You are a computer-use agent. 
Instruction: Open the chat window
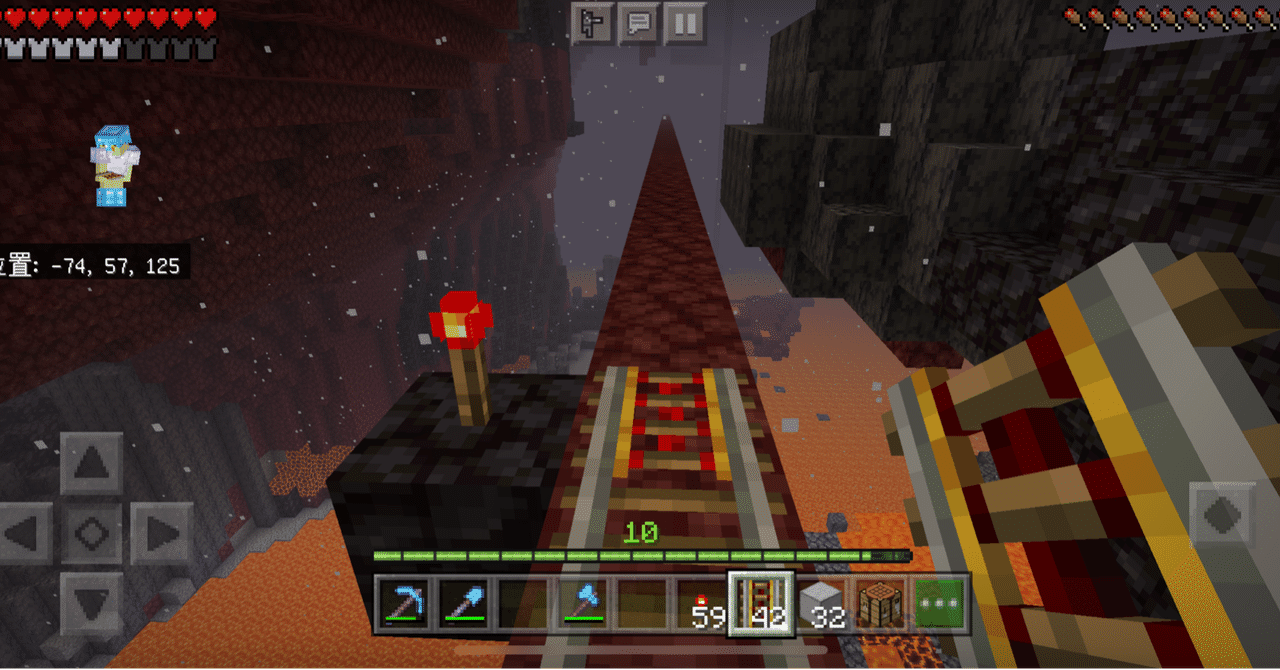click(x=638, y=22)
